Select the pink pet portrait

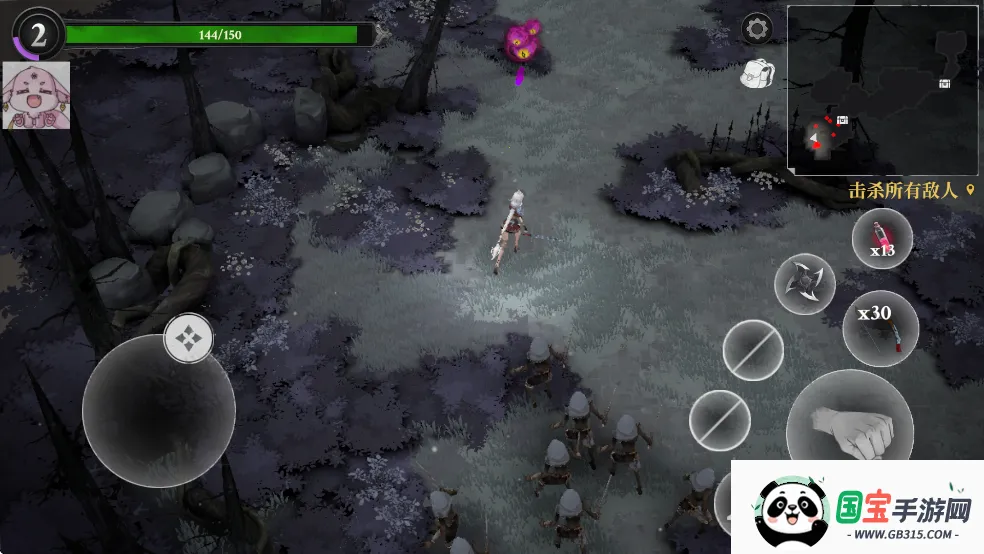(36, 95)
